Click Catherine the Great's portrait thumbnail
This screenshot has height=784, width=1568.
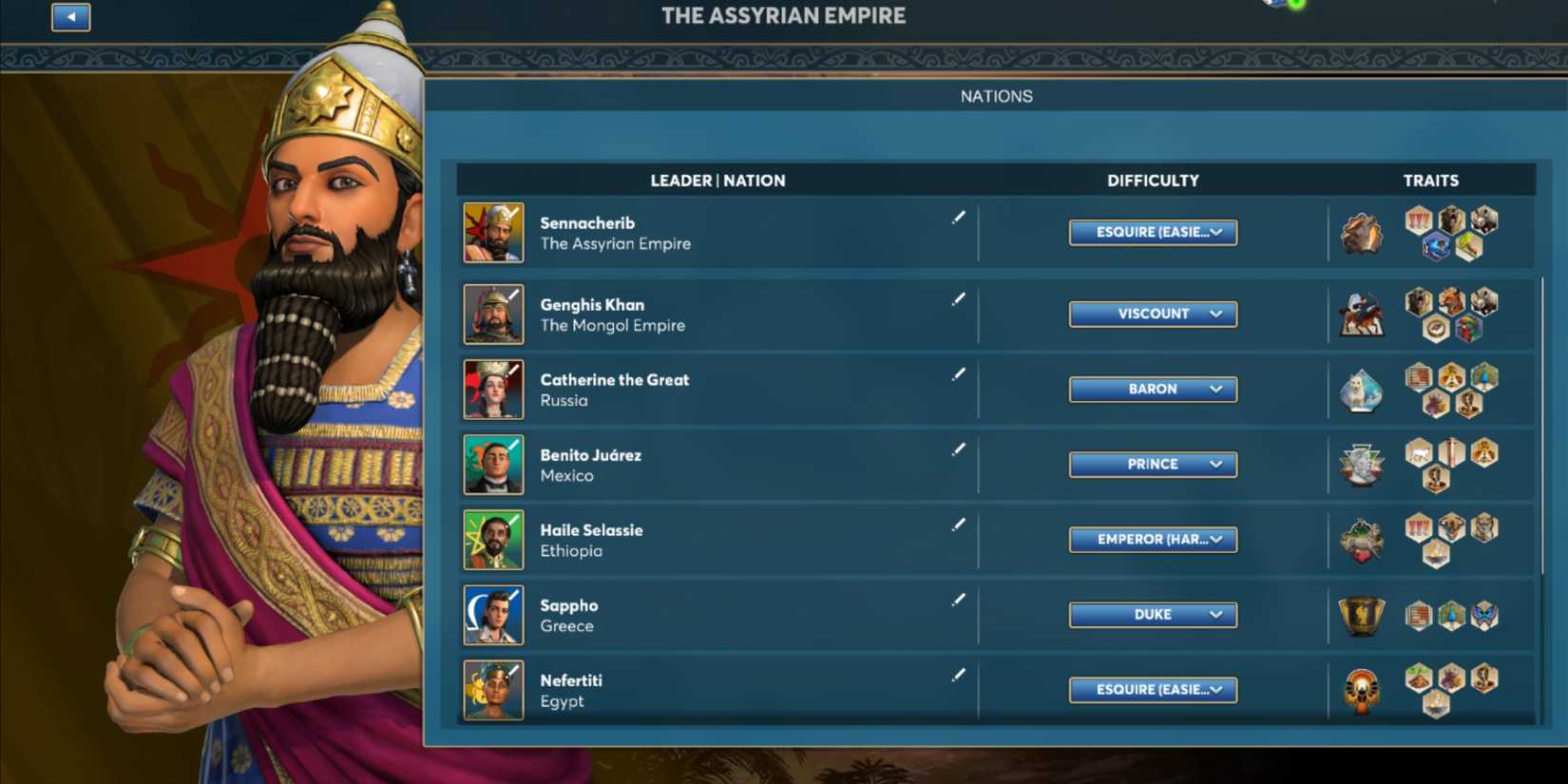pyautogui.click(x=493, y=390)
